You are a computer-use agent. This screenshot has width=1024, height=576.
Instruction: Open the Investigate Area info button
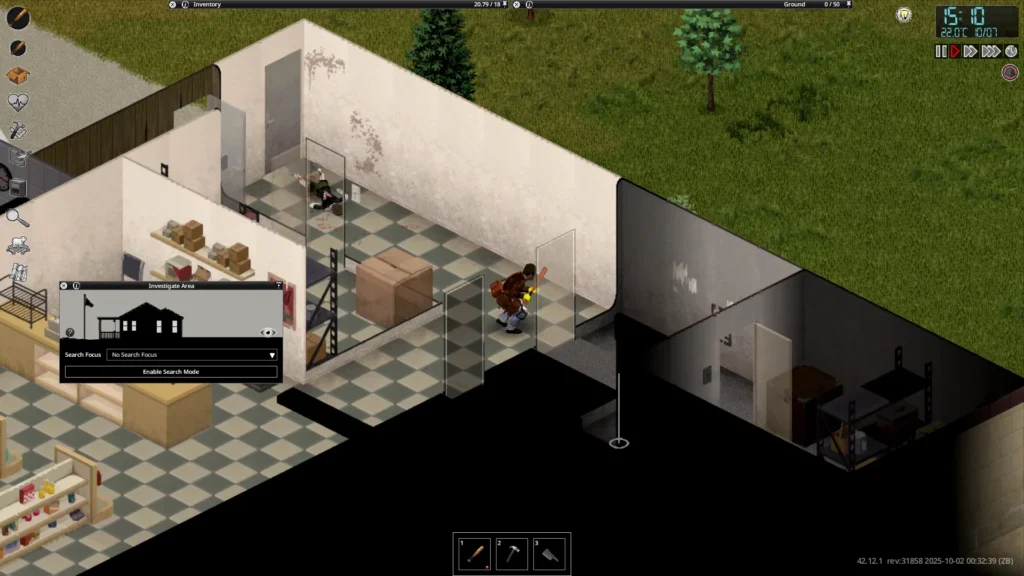(x=74, y=285)
